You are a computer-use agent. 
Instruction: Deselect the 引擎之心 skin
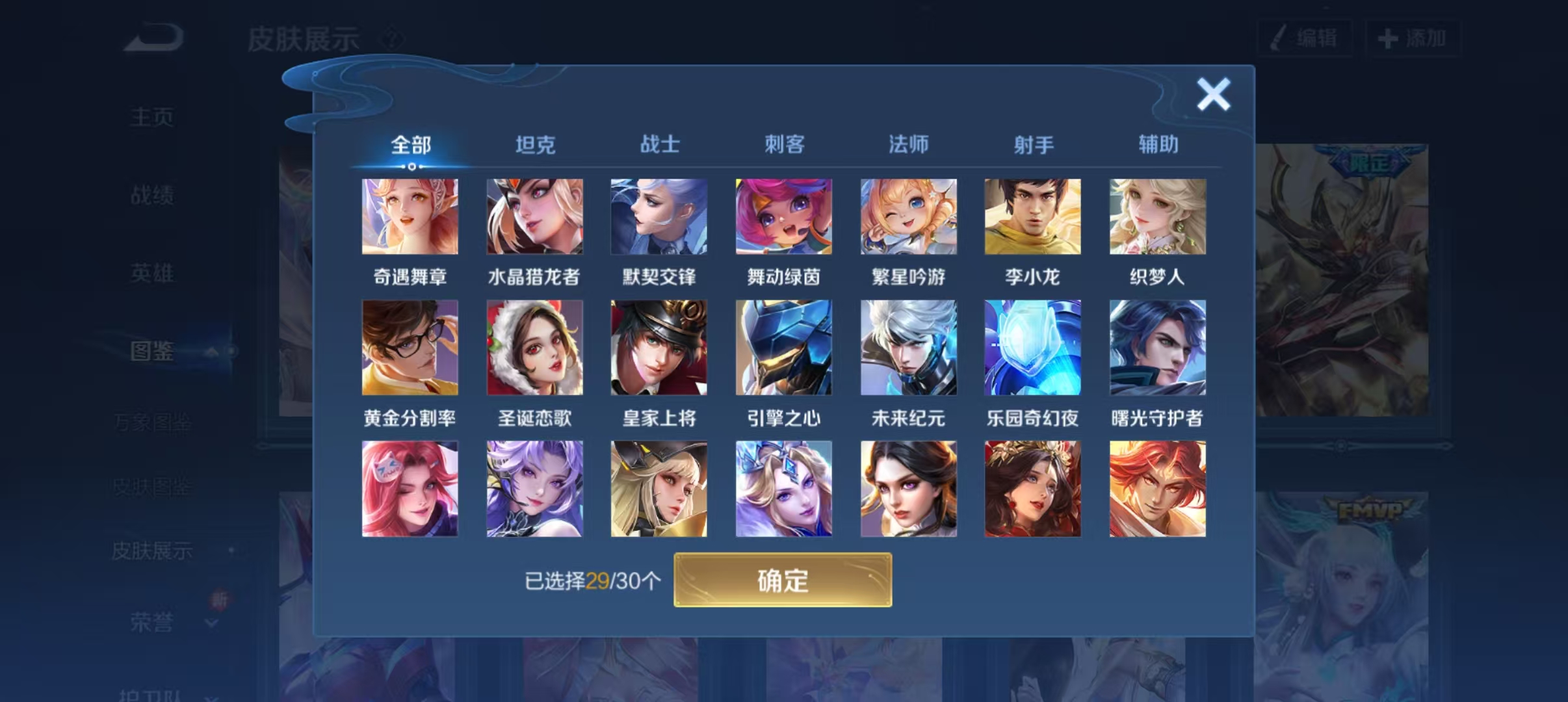[x=783, y=348]
